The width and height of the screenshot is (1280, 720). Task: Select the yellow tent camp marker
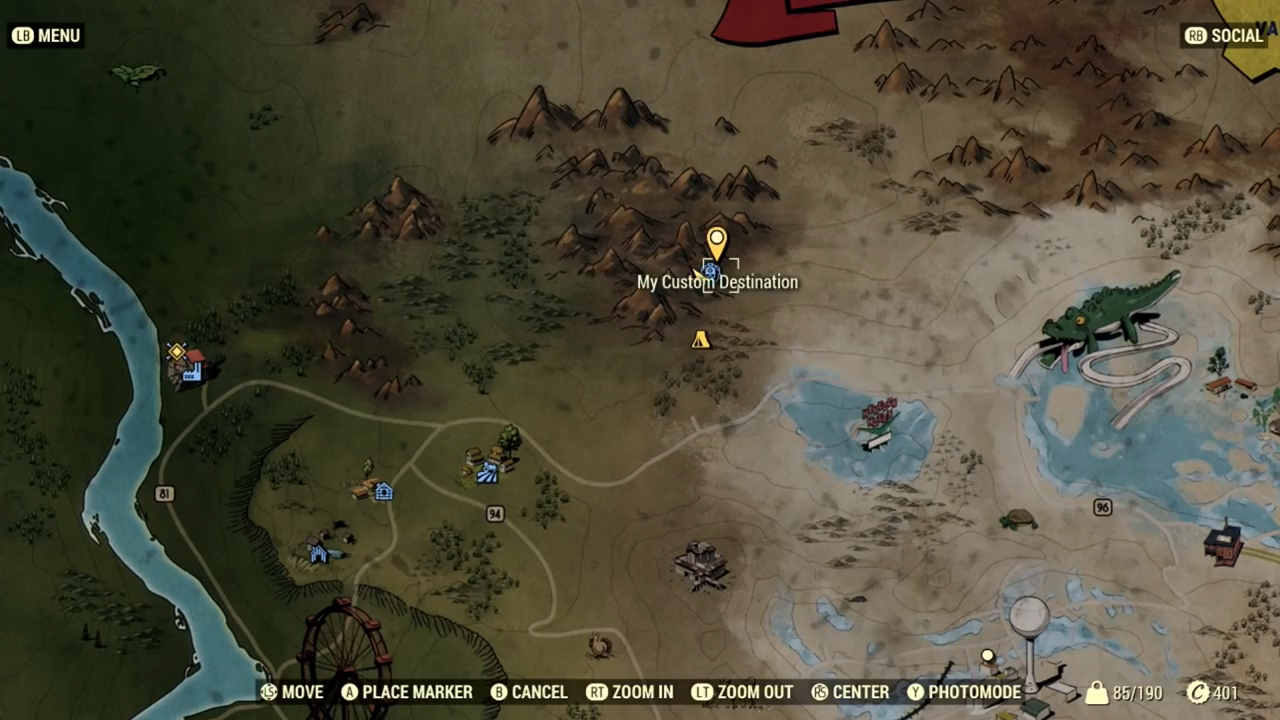701,340
